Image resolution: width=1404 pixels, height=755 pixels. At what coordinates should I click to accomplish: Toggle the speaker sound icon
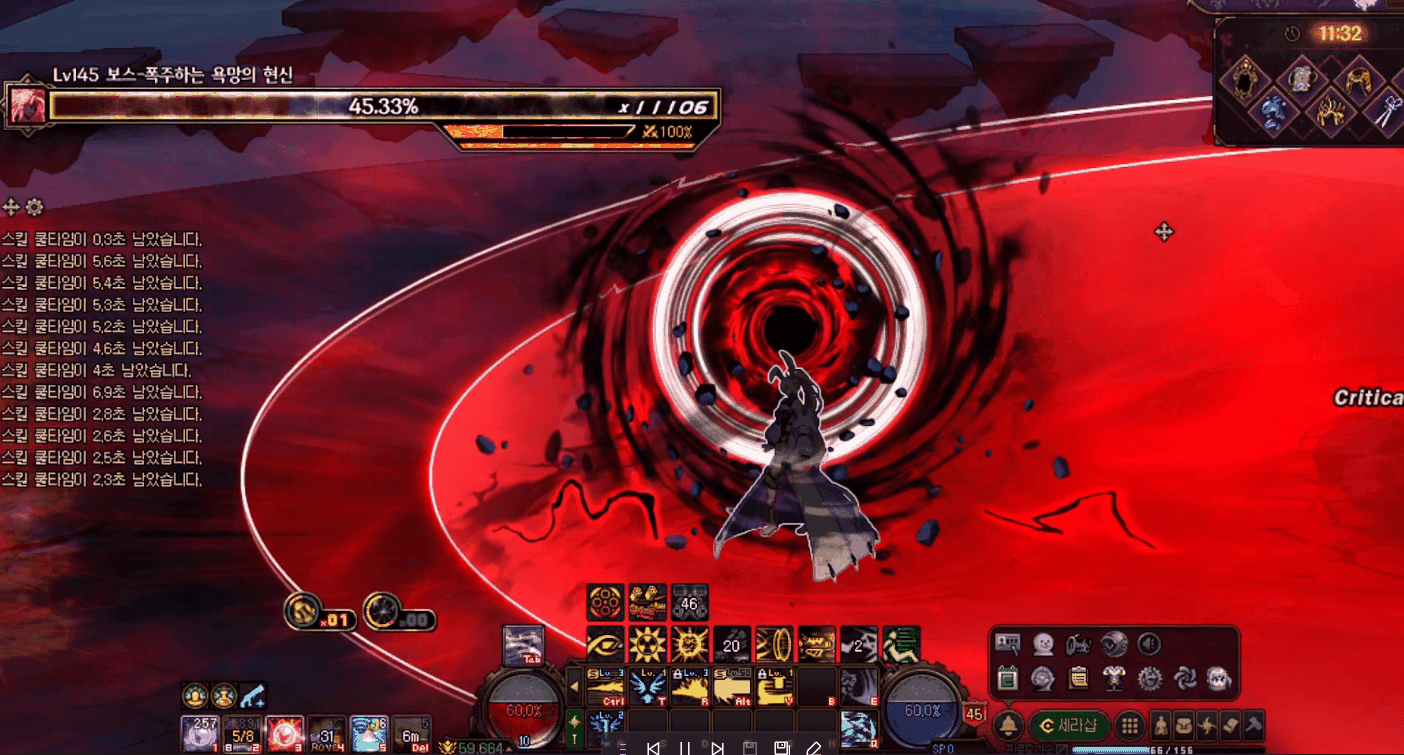click(1150, 644)
